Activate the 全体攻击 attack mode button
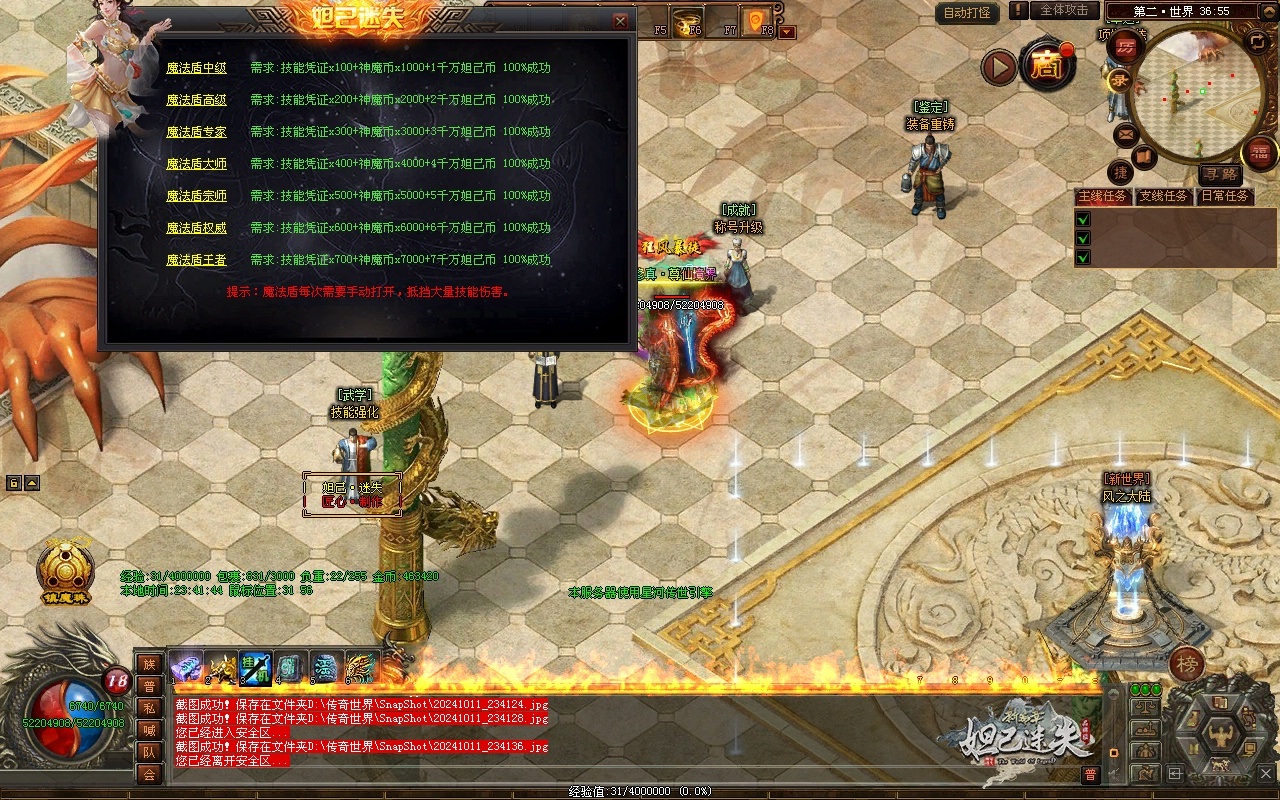 click(1064, 10)
